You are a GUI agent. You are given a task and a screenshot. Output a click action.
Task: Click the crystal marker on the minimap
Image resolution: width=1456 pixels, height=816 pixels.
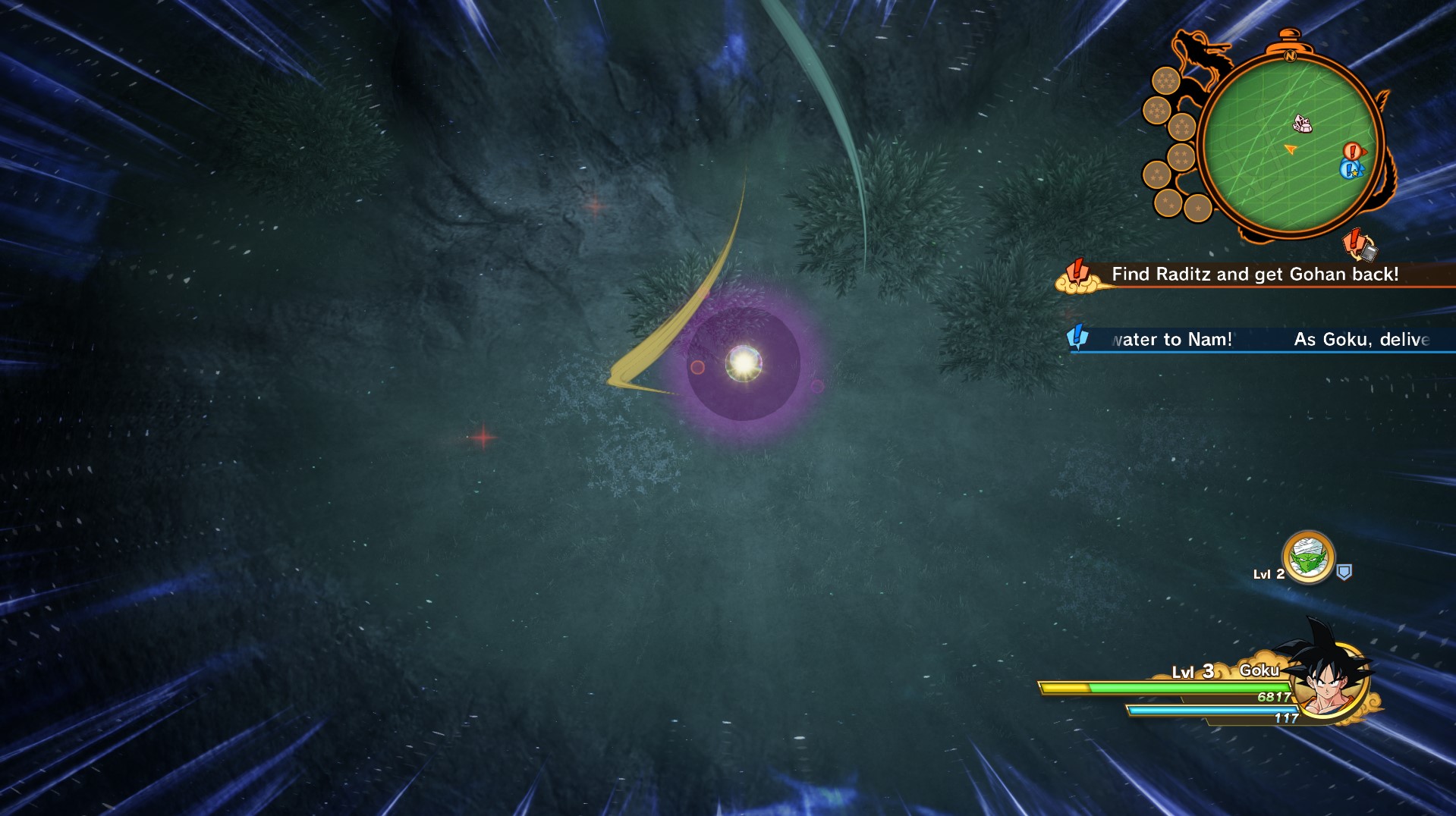coord(1302,123)
